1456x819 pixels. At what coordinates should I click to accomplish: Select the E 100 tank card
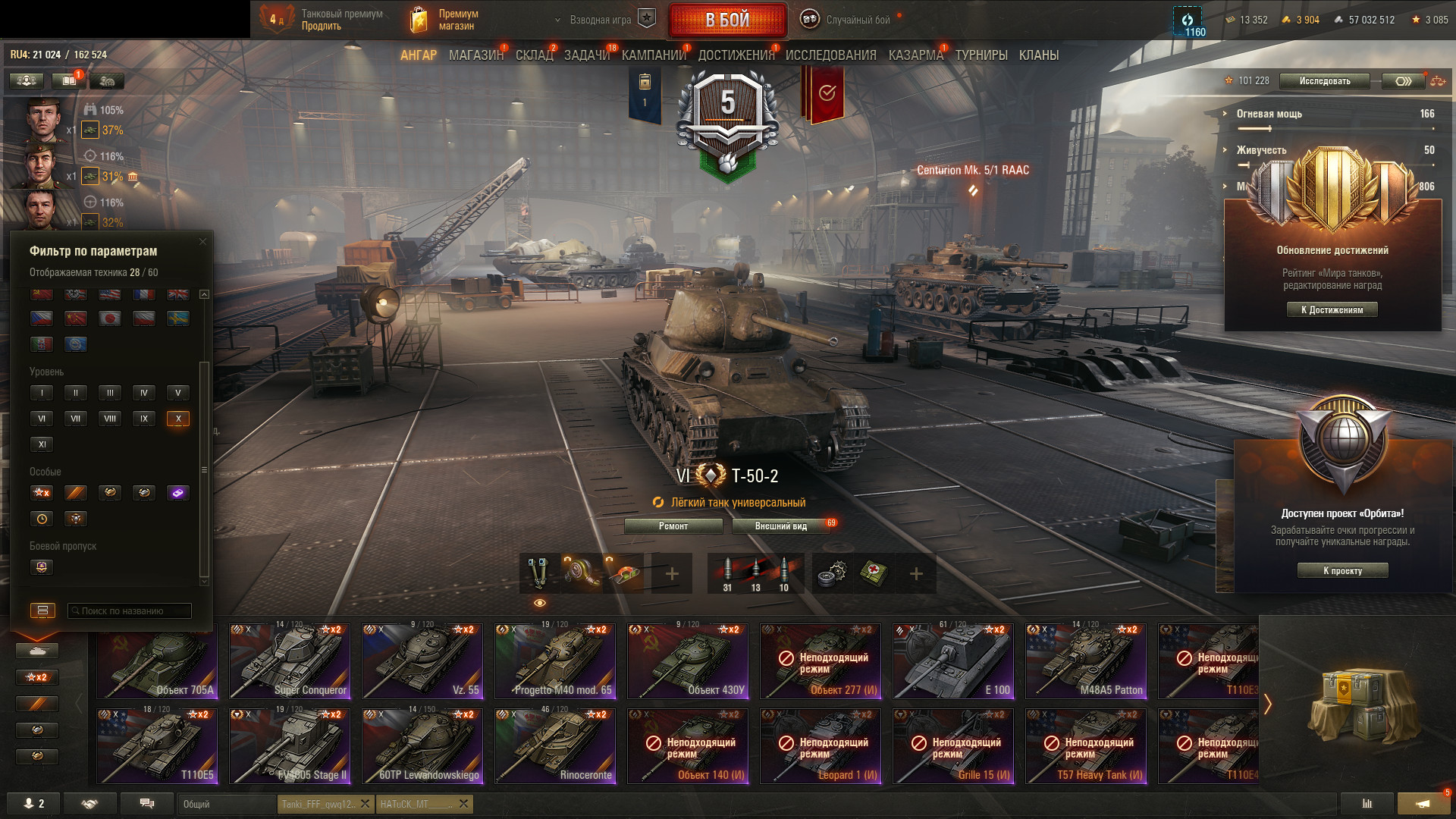(953, 661)
